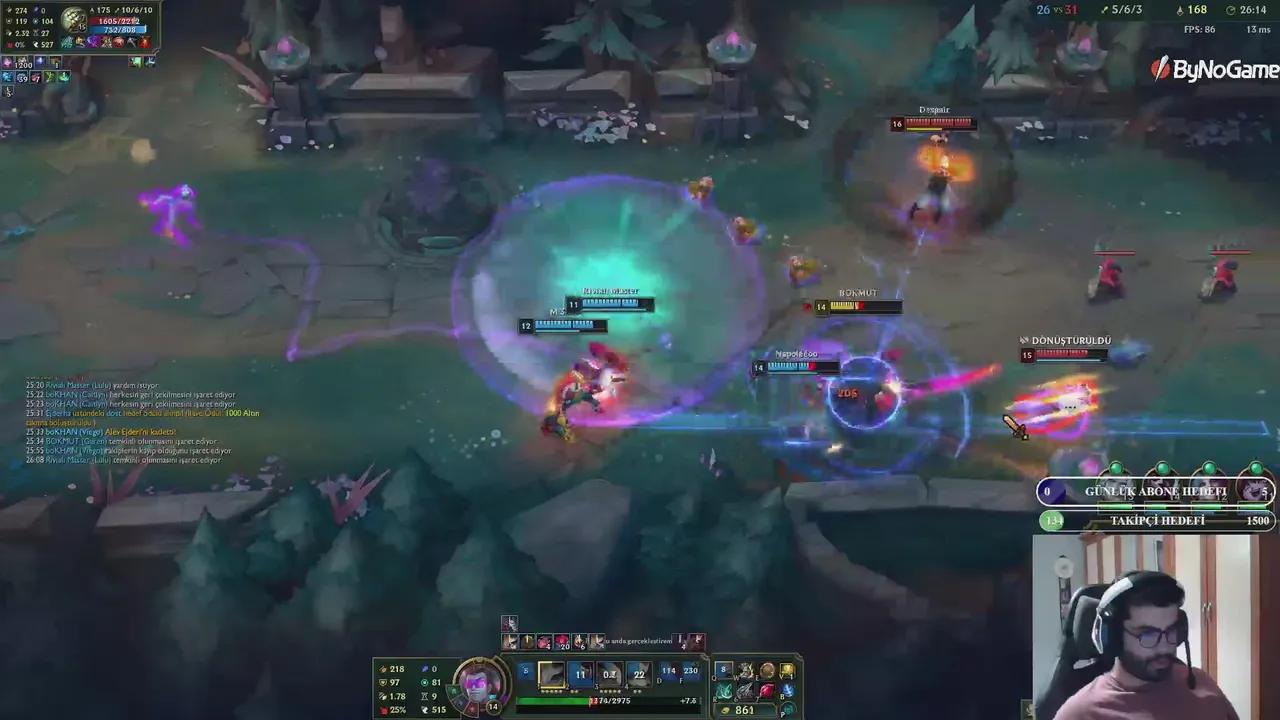
Task: Click the D summoner spell icon
Action: (x=668, y=671)
